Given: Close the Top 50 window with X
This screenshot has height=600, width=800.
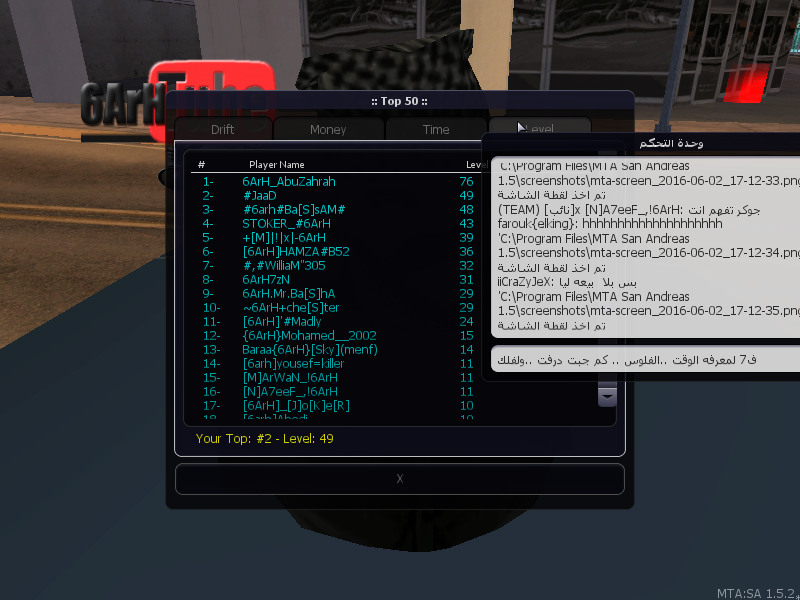Looking at the screenshot, I should 399,479.
